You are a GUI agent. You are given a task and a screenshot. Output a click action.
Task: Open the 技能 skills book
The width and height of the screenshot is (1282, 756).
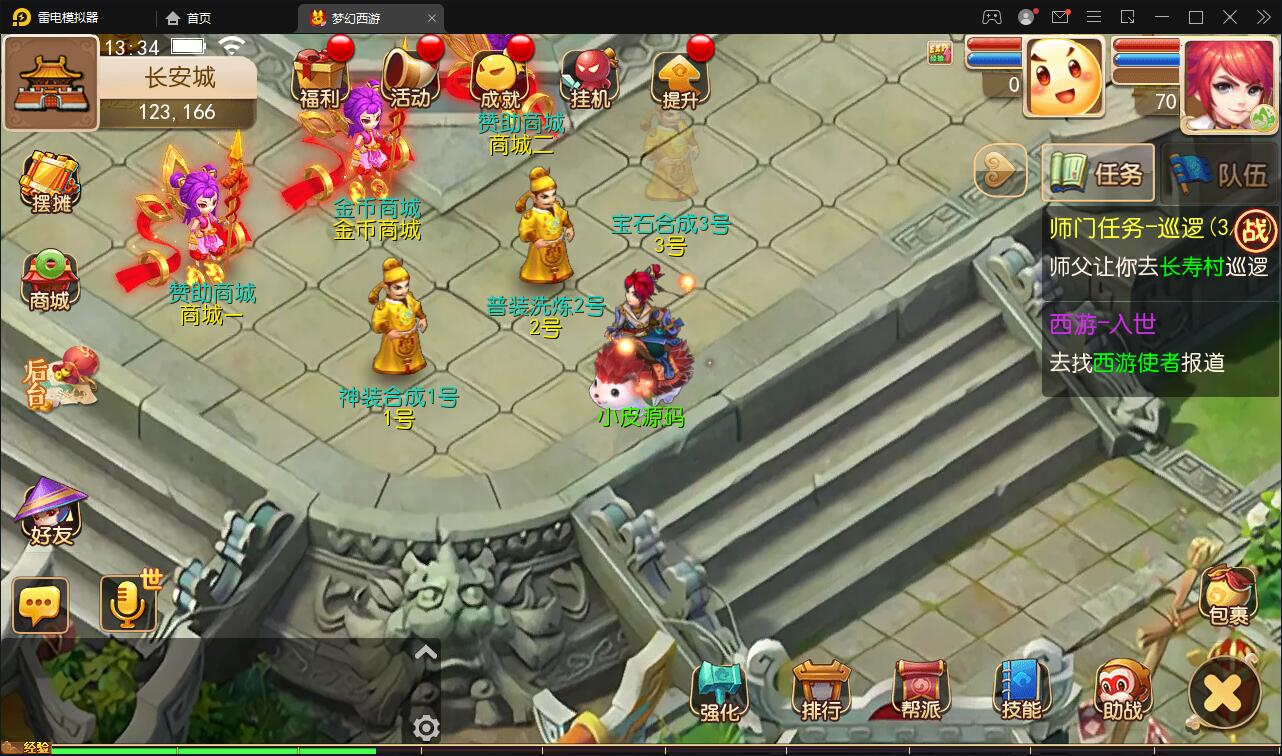1021,692
